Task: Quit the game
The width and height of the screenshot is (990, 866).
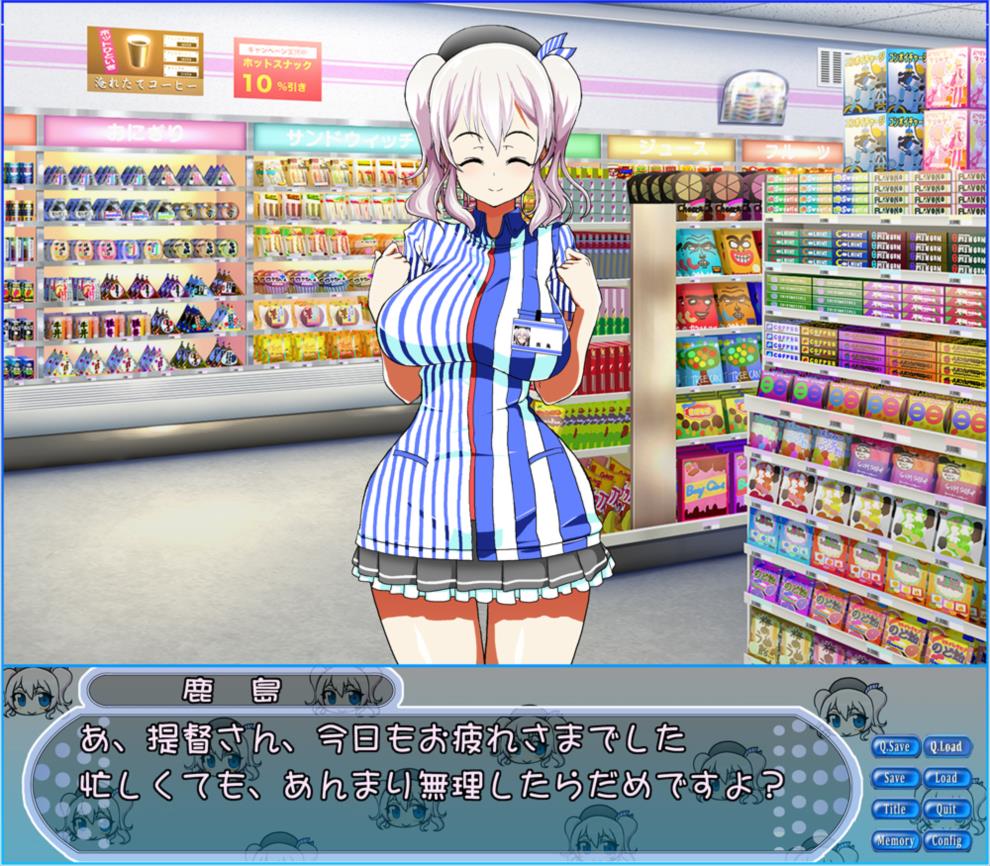Action: (x=945, y=809)
